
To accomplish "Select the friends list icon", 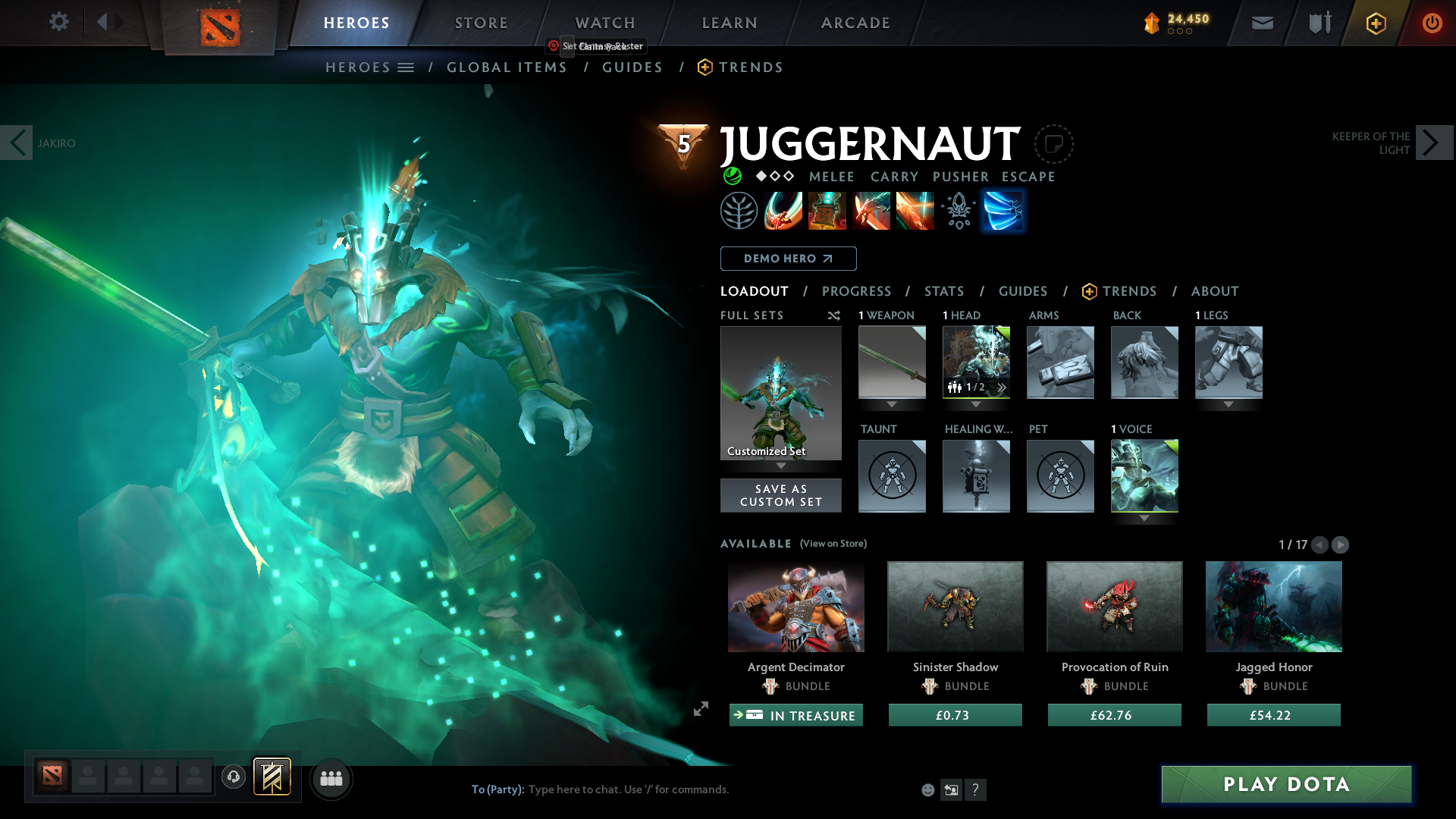I will click(331, 778).
